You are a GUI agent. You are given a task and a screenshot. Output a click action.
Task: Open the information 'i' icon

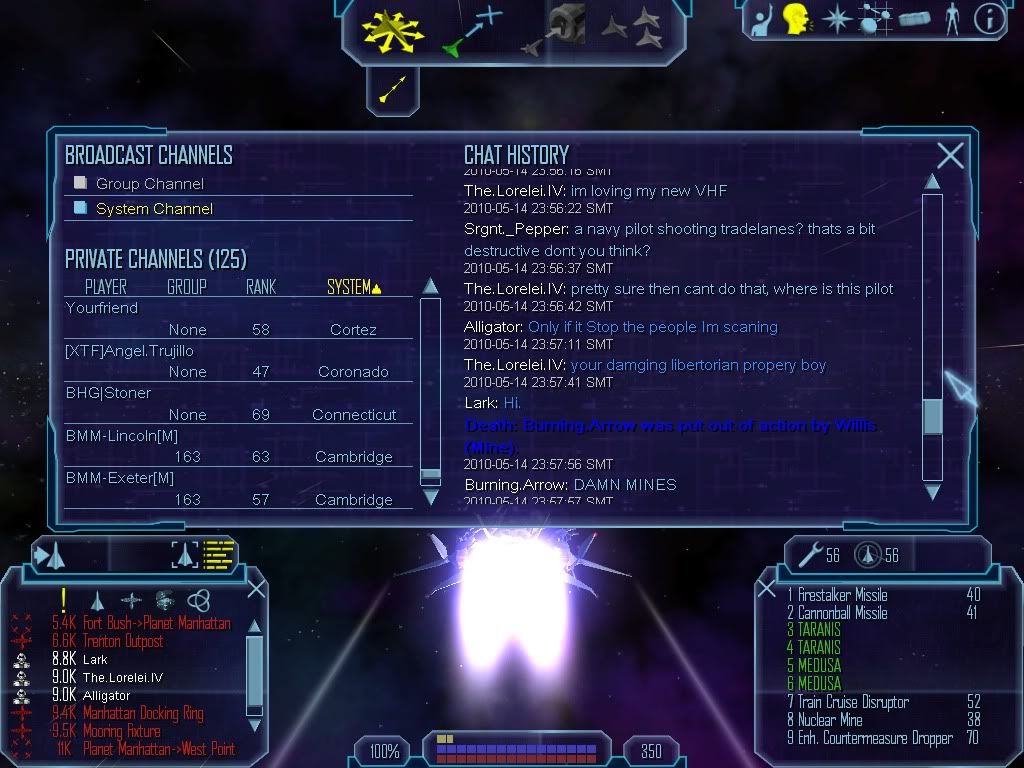click(x=988, y=19)
